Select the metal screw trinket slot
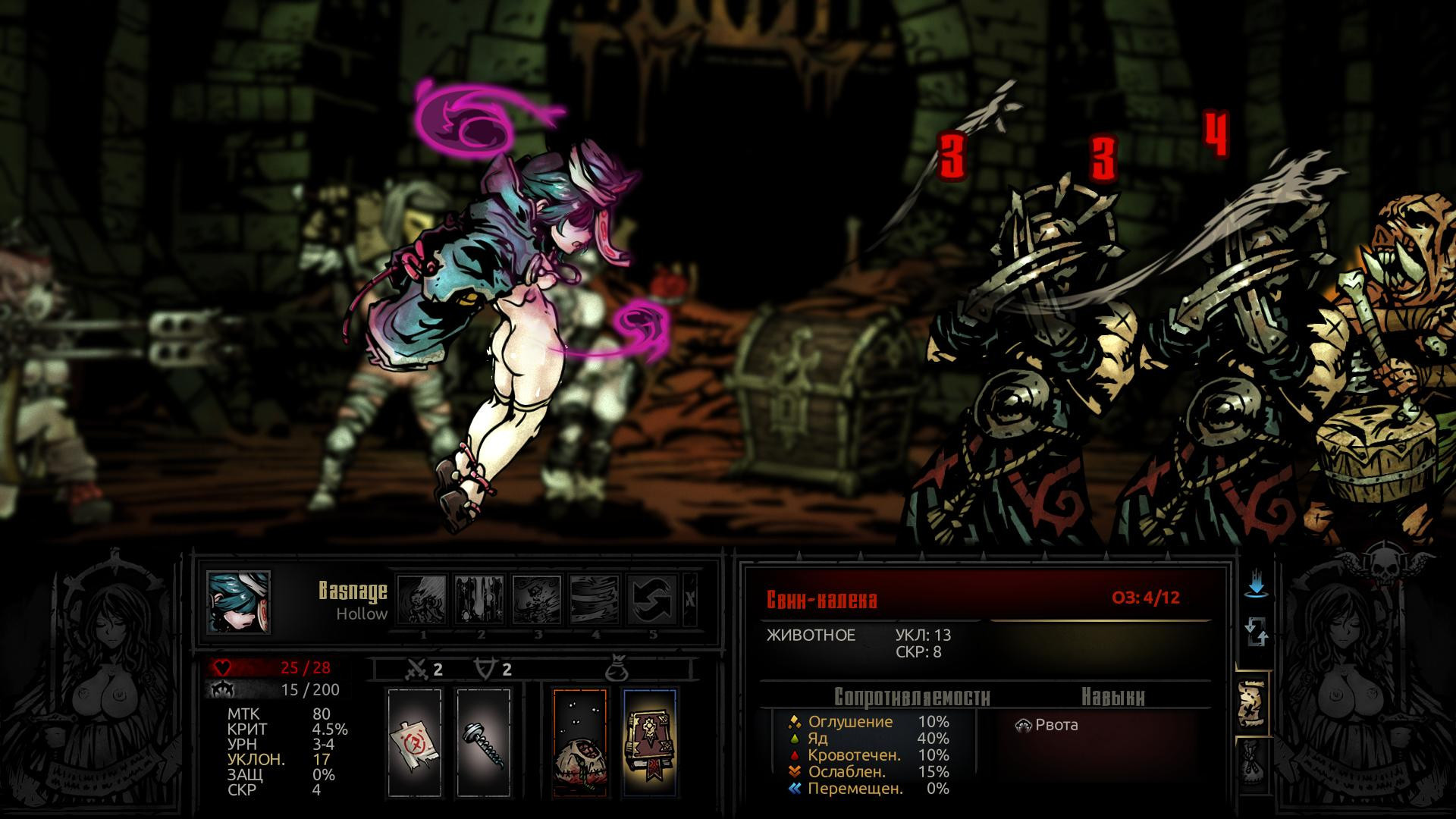This screenshot has width=1456, height=819. tap(483, 742)
